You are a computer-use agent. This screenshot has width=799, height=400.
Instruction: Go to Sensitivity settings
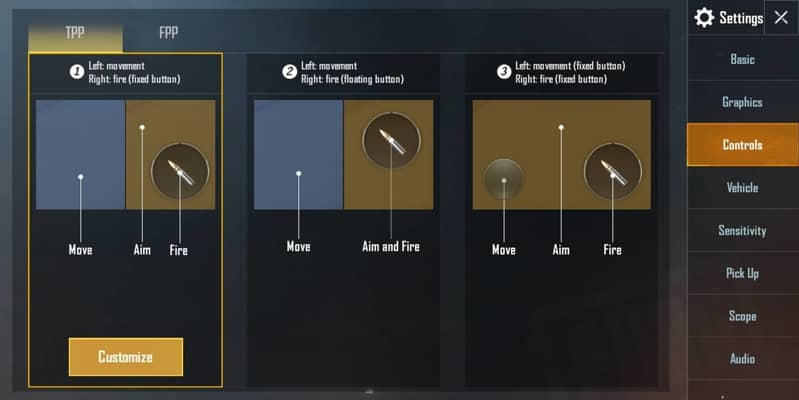[742, 231]
